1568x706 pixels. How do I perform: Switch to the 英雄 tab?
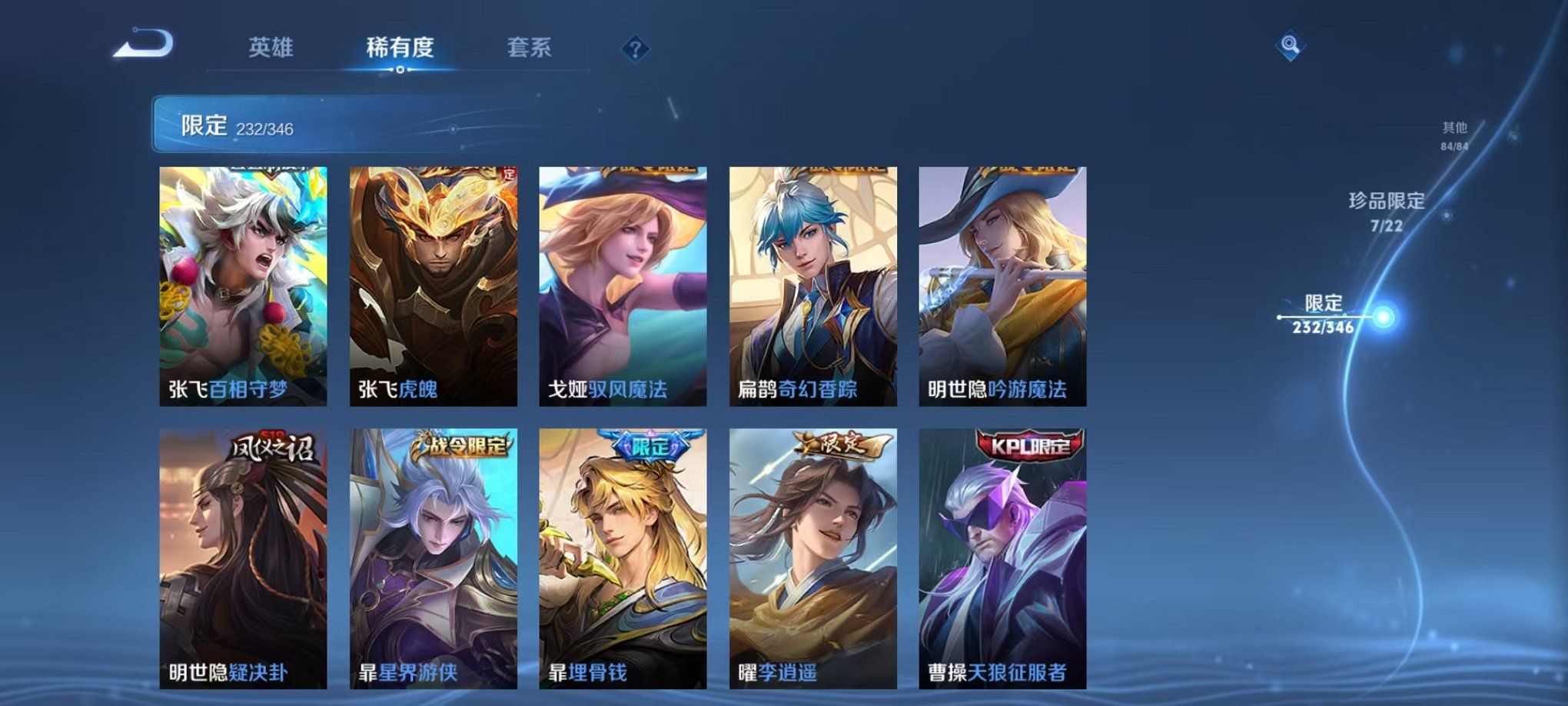pos(273,48)
